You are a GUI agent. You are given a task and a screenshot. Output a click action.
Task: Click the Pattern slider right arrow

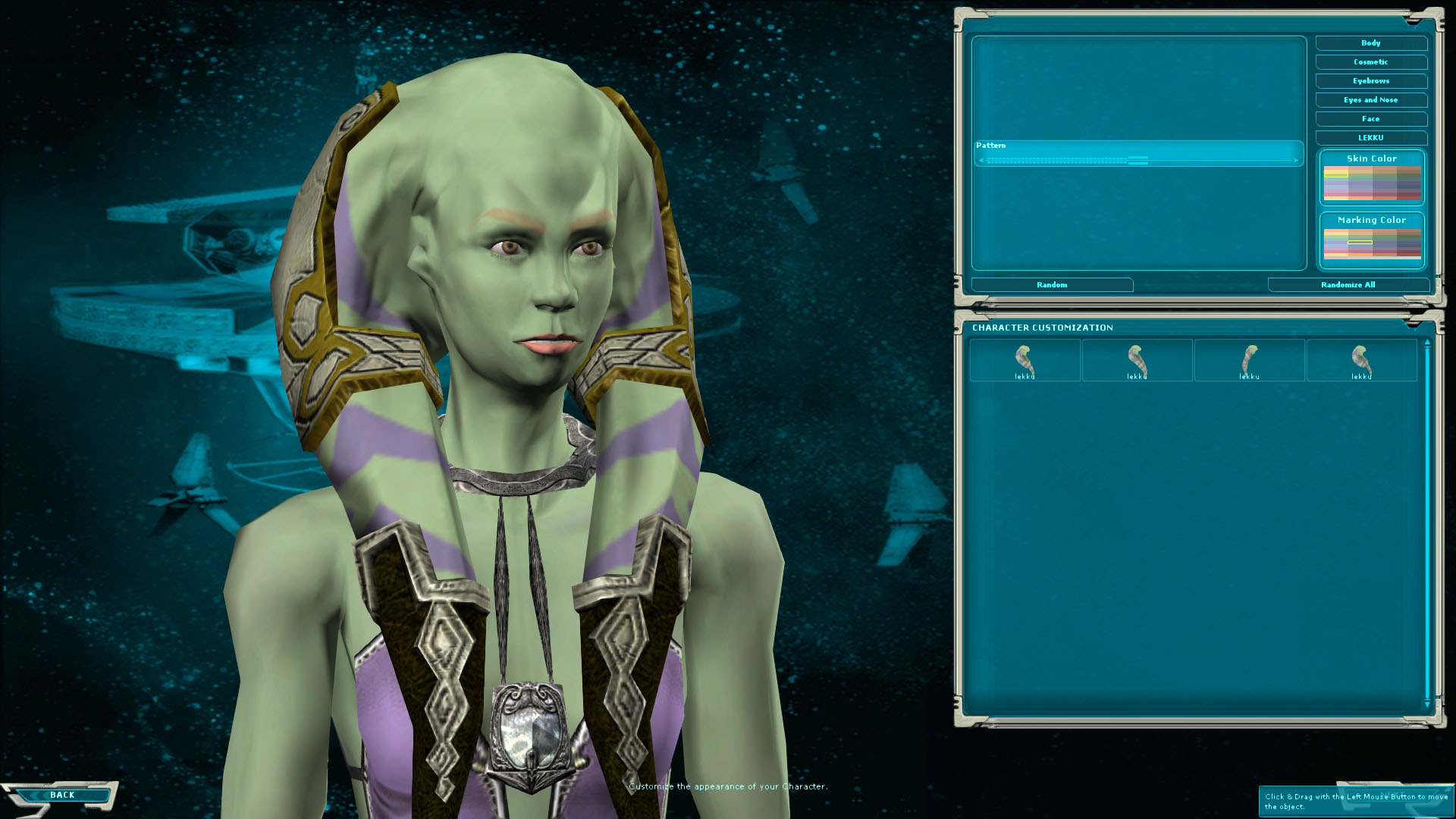coord(1295,160)
